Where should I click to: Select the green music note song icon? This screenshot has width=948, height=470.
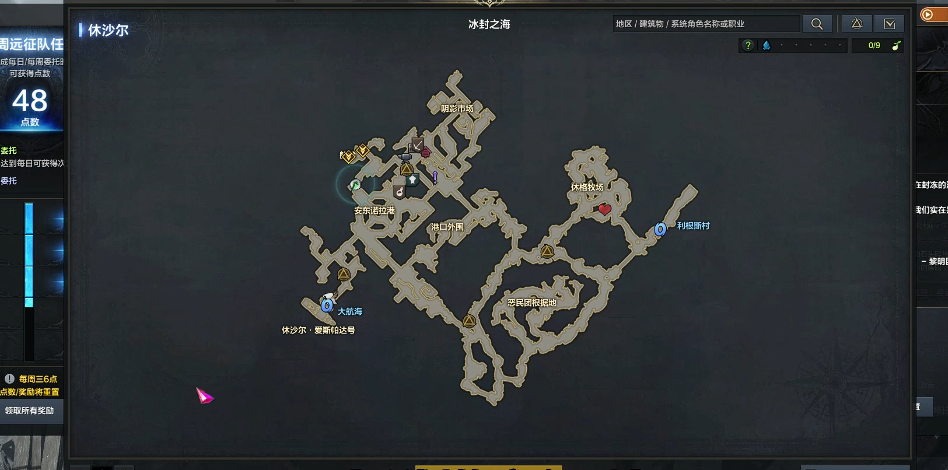[896, 45]
